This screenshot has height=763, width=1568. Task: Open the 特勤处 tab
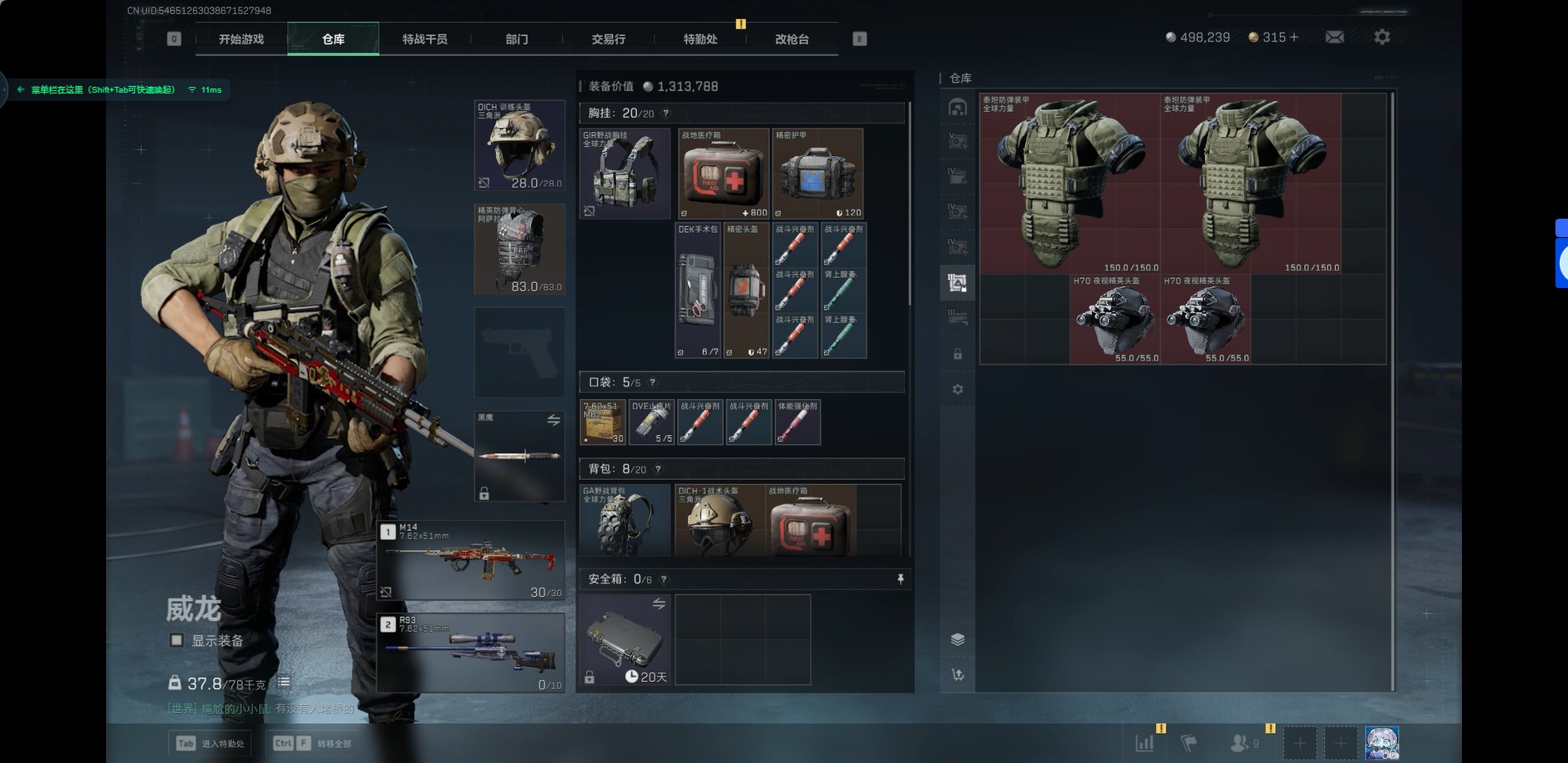[701, 39]
